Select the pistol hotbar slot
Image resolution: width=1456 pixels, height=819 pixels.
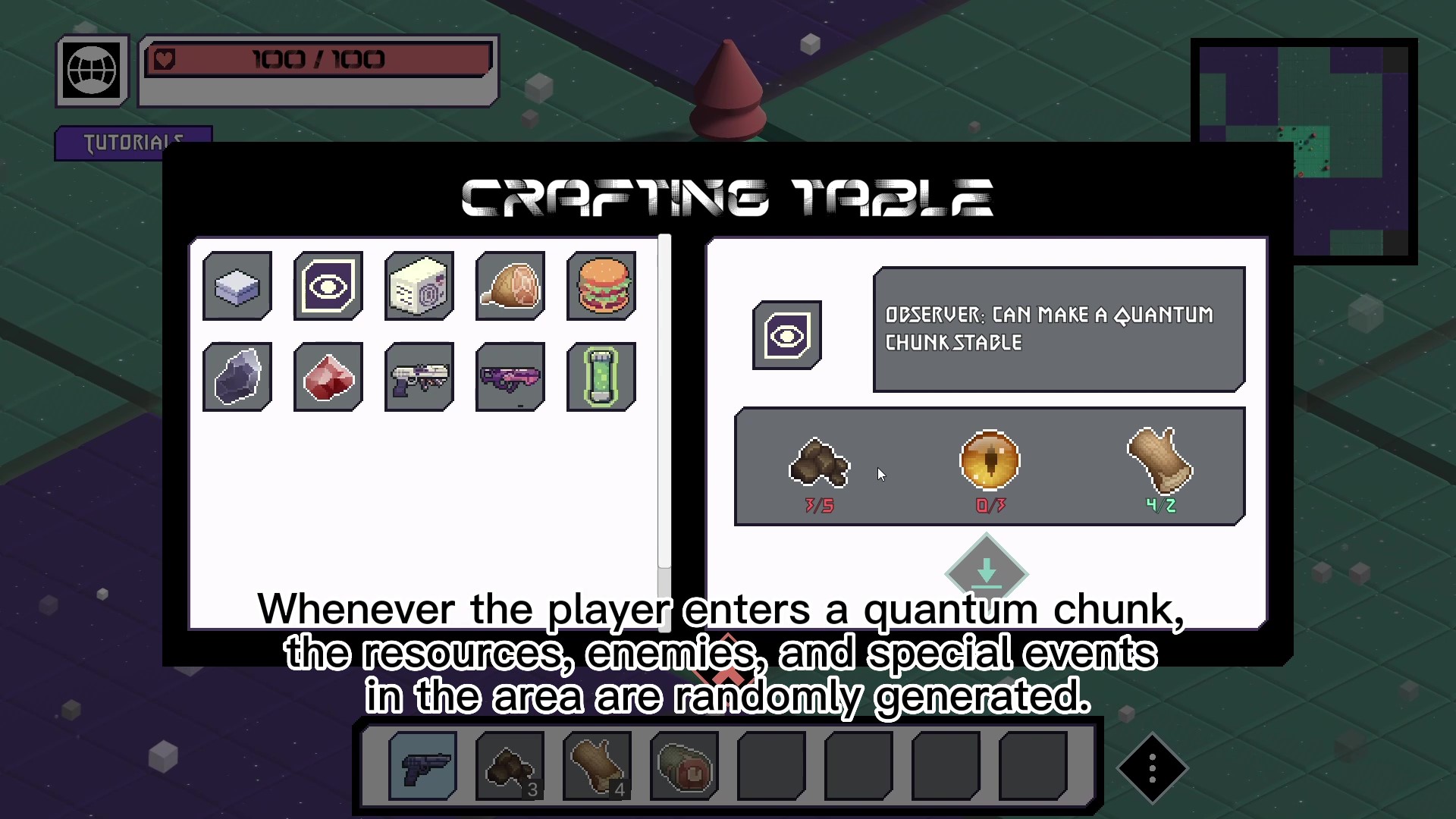422,766
